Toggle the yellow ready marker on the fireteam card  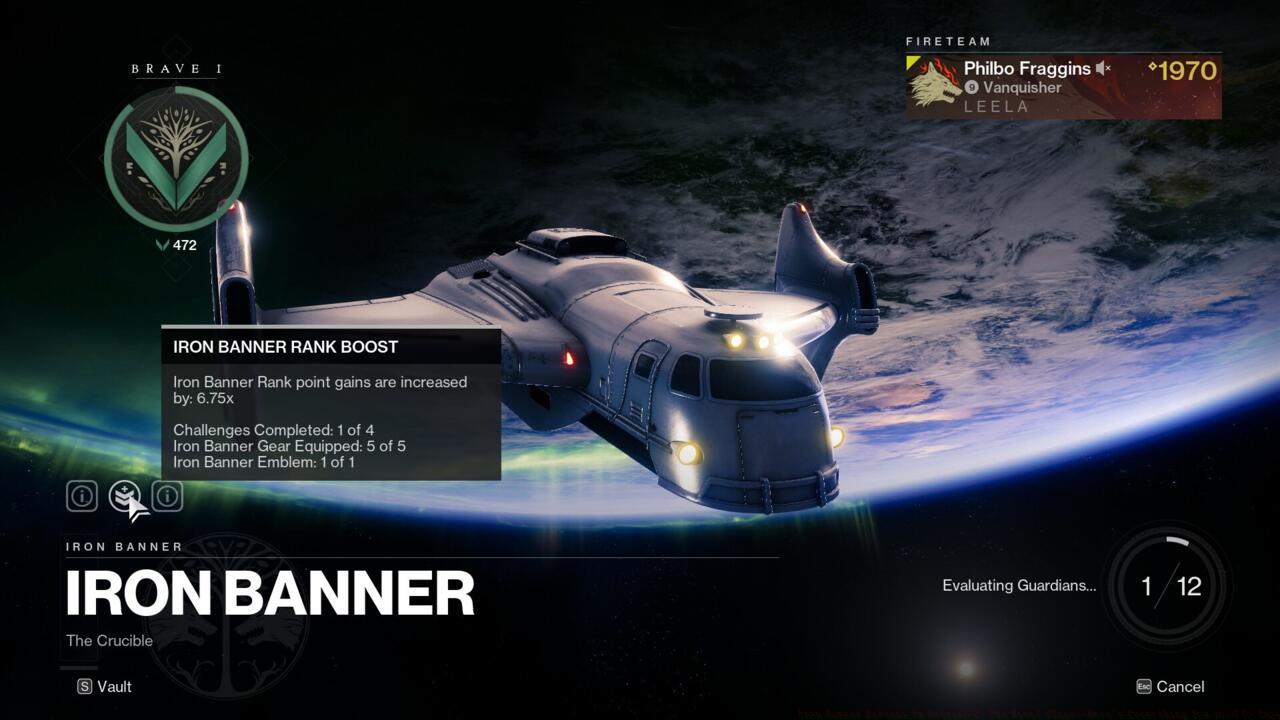910,64
